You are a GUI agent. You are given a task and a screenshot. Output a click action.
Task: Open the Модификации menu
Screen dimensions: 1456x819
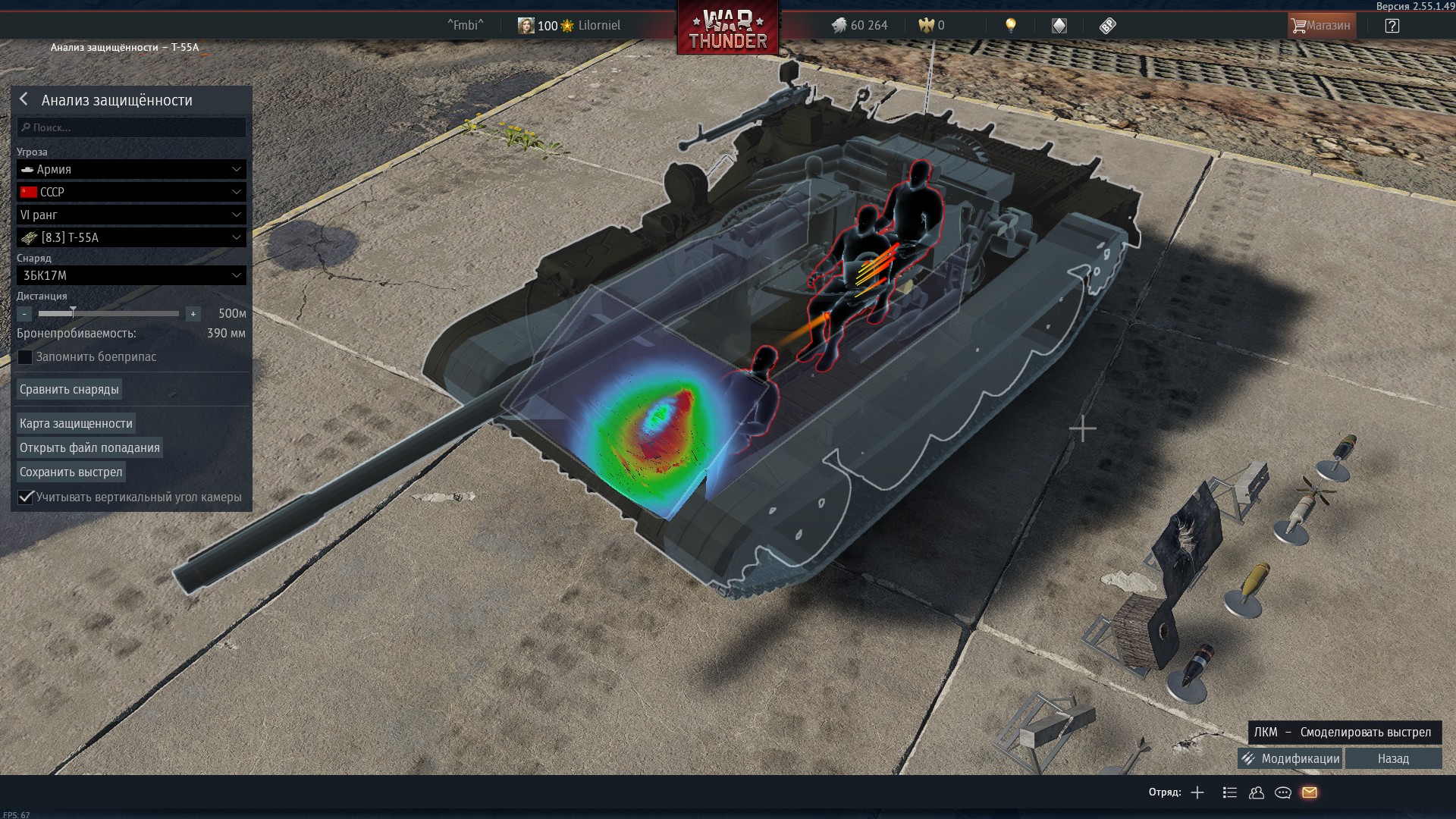pos(1291,758)
